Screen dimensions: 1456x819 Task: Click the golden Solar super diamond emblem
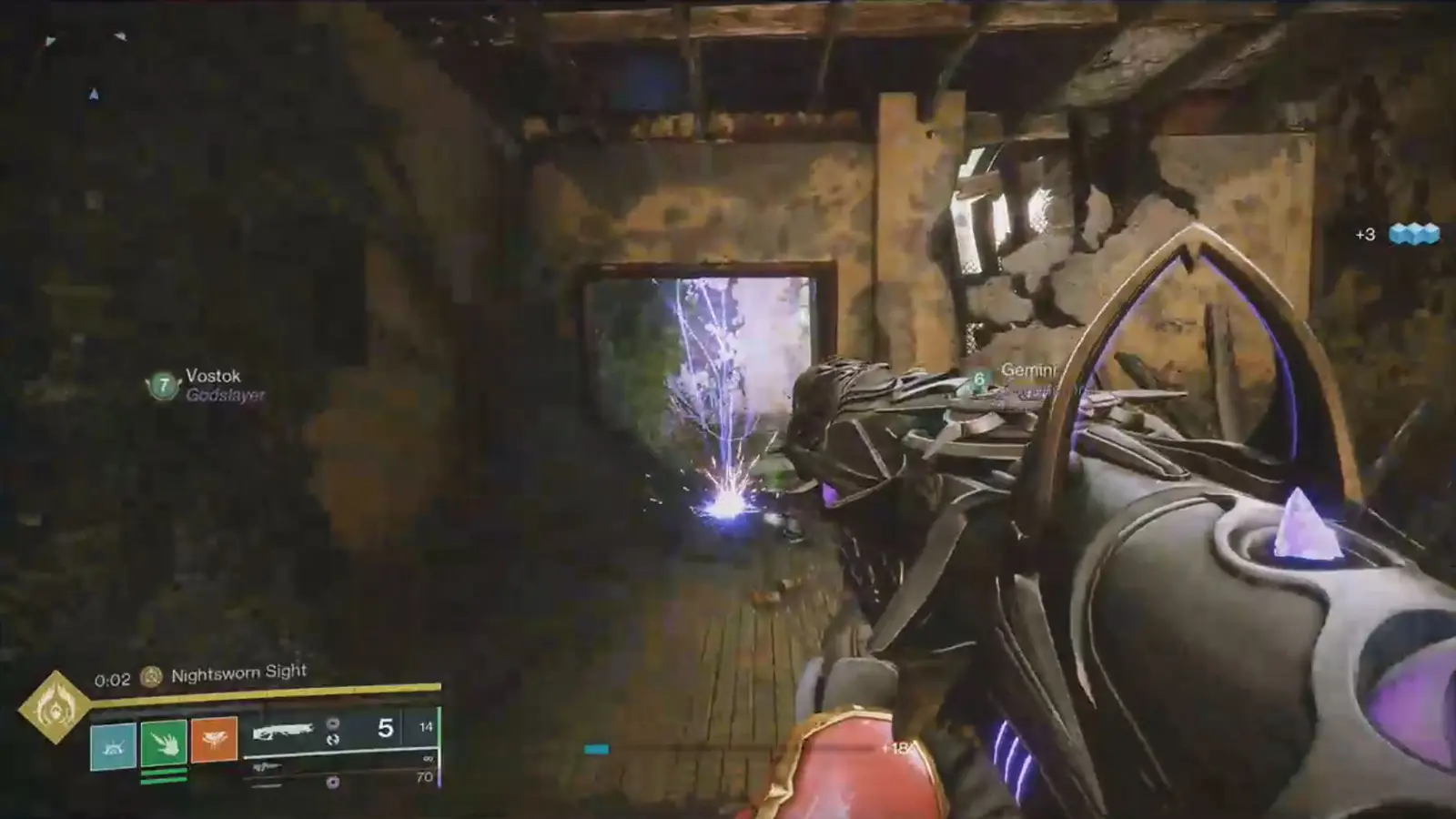click(x=56, y=707)
